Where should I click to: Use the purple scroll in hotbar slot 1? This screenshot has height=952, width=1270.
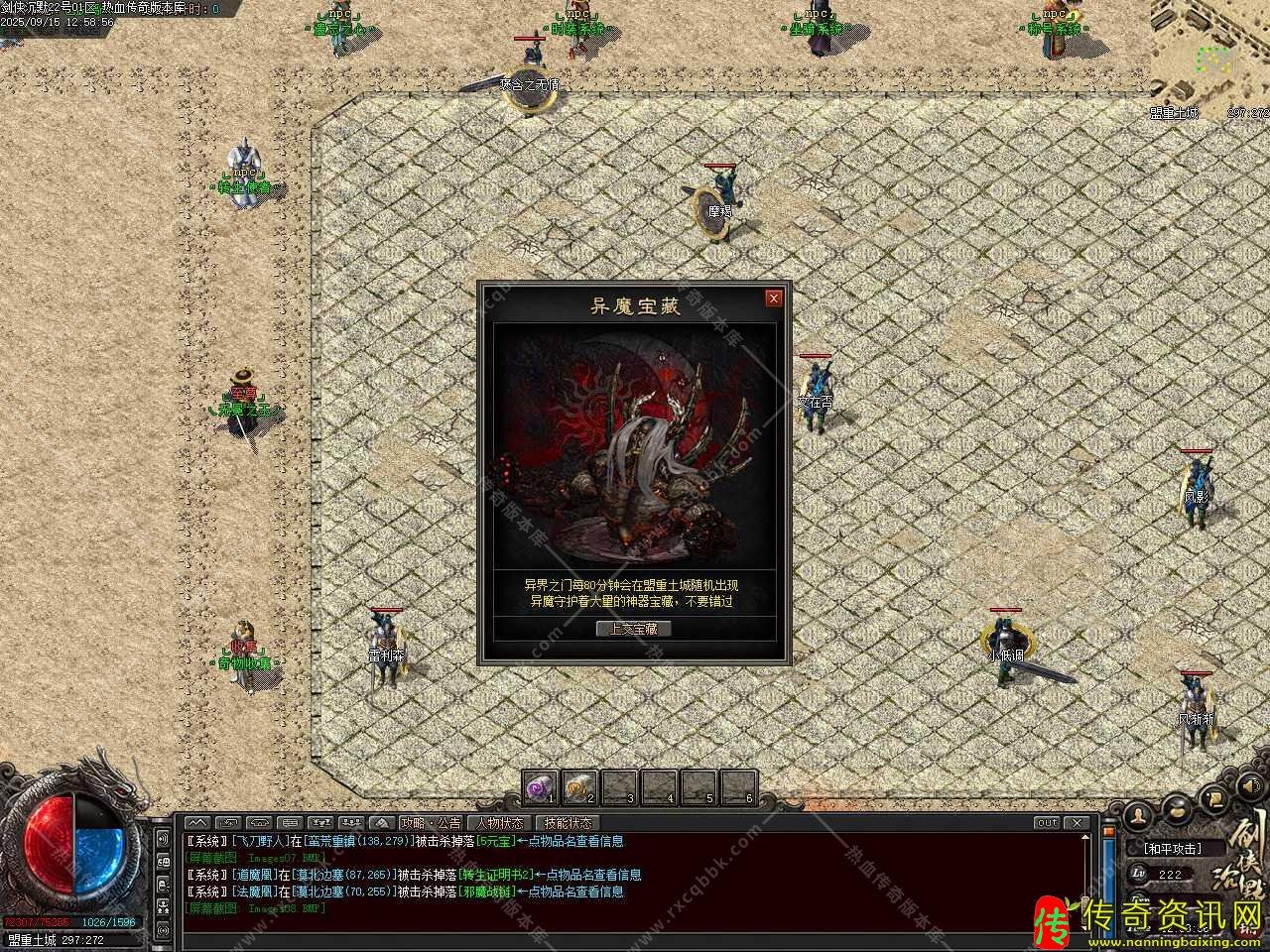tap(540, 787)
